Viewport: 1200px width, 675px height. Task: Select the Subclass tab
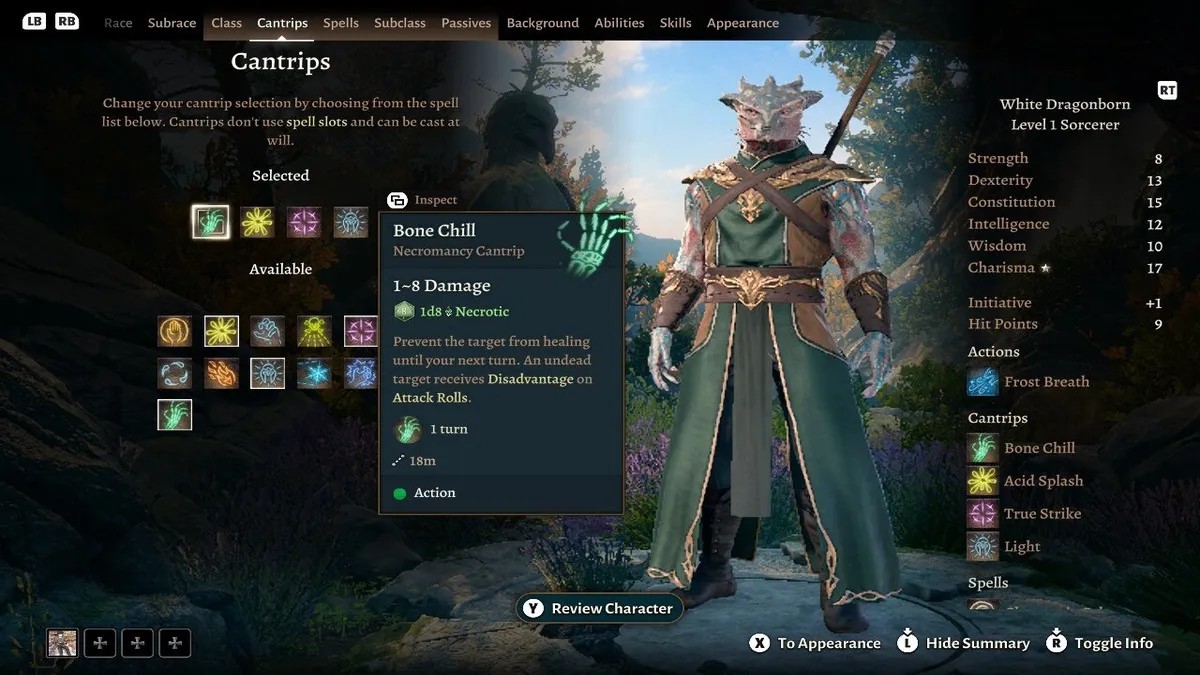pyautogui.click(x=400, y=23)
